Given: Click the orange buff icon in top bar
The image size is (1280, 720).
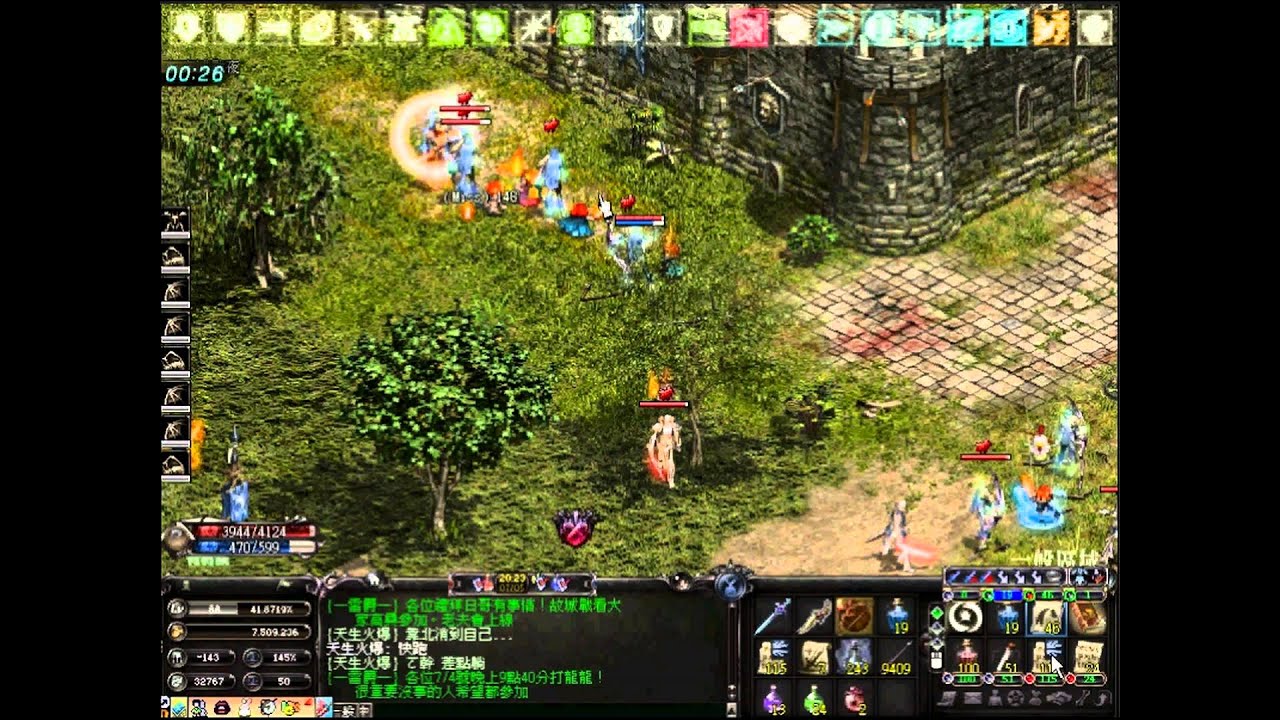Looking at the screenshot, I should point(1051,28).
